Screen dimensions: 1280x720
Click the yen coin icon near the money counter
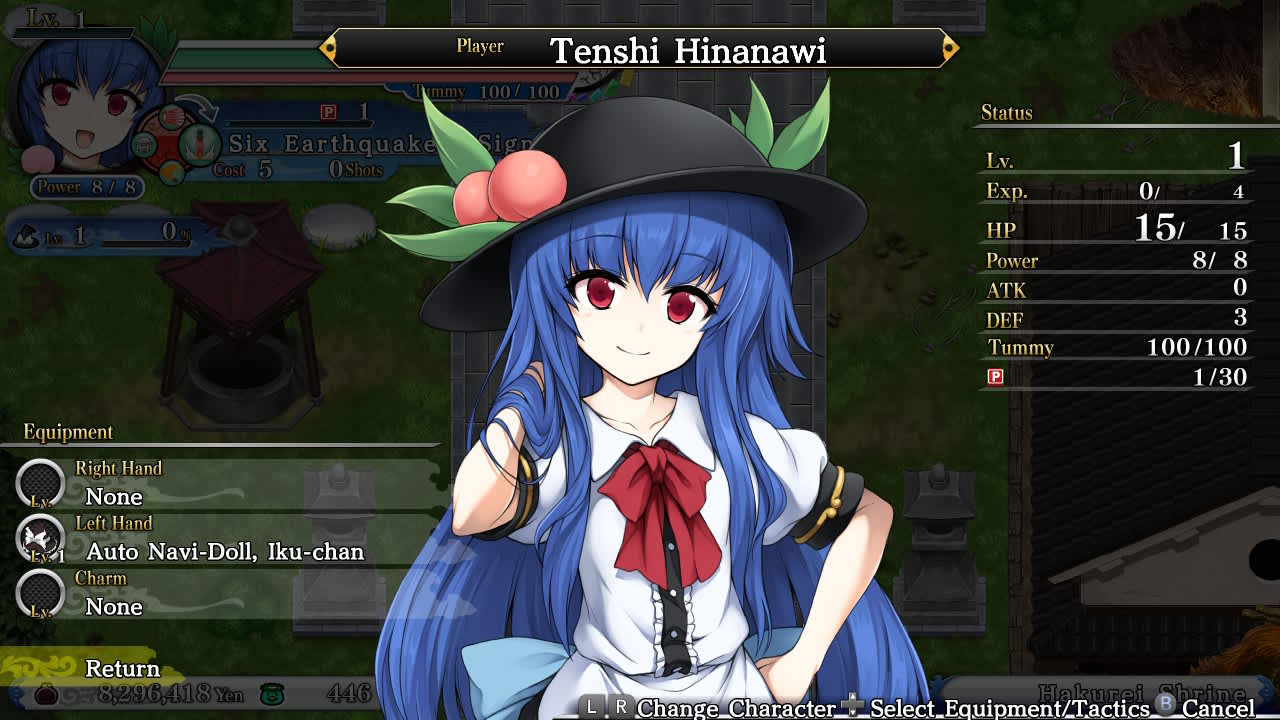pyautogui.click(x=46, y=697)
